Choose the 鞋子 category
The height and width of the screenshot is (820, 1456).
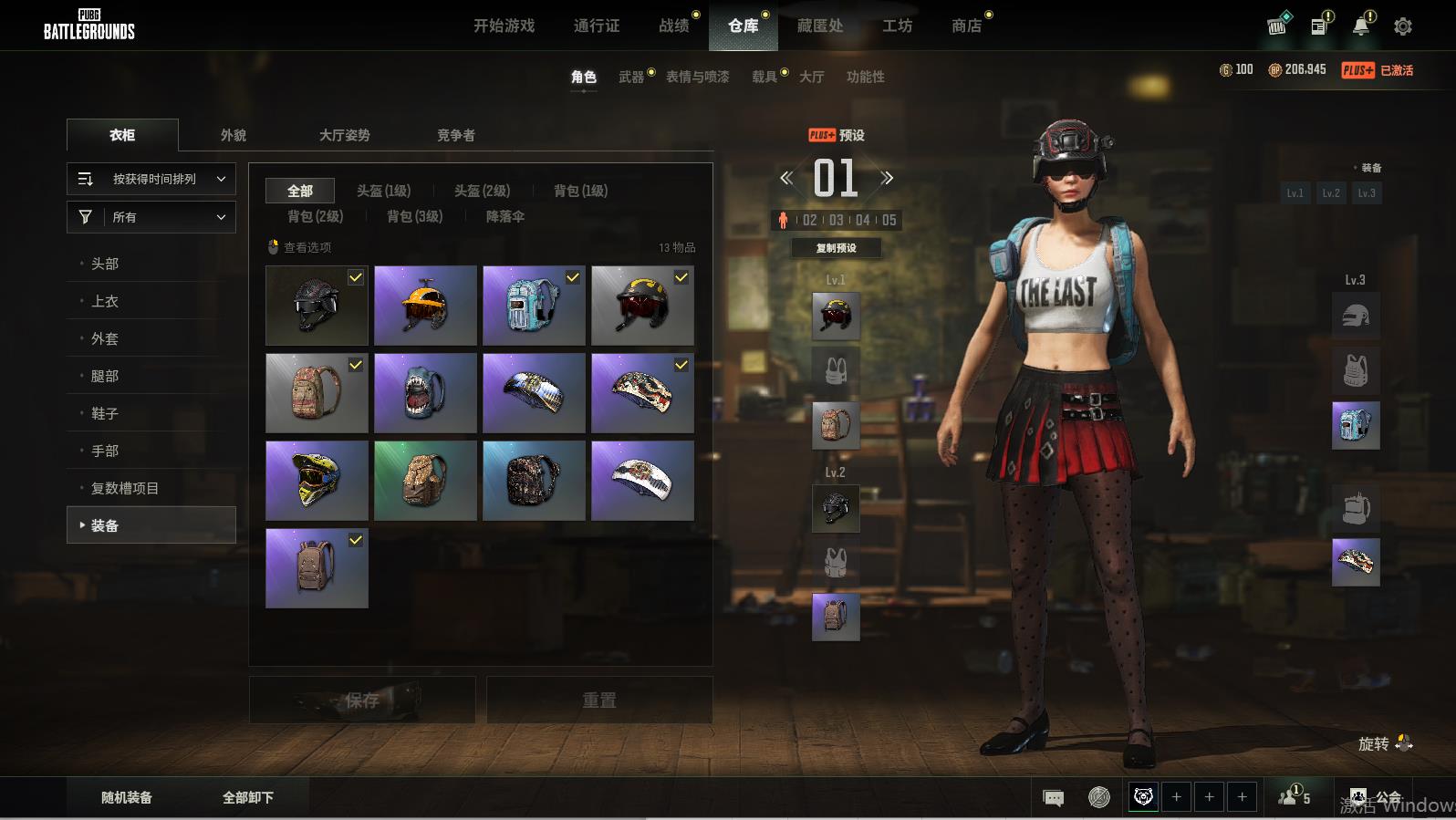(x=105, y=413)
